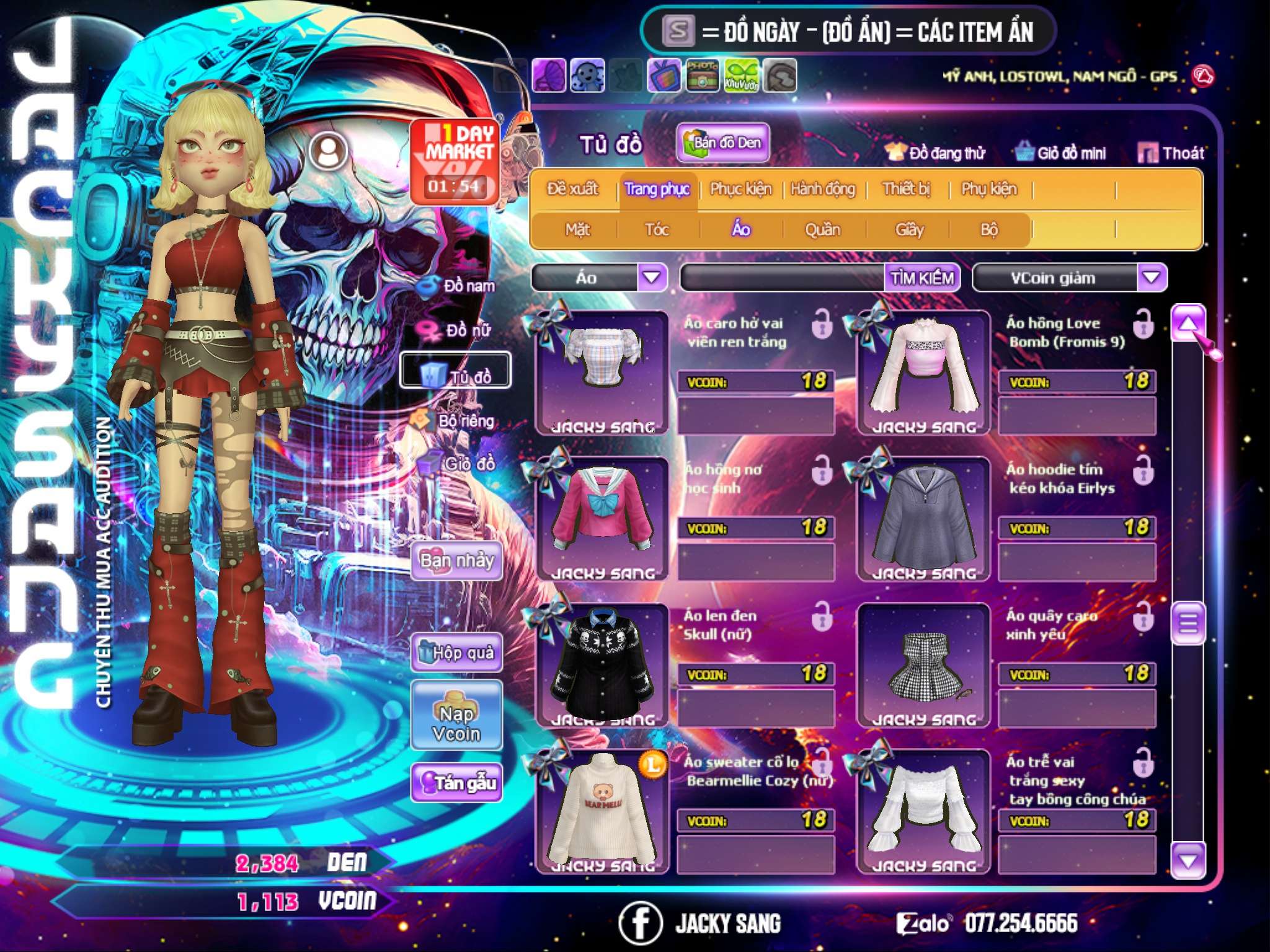Open the Bán đồ Đen button
Screen dimensions: 1270x952
point(722,143)
